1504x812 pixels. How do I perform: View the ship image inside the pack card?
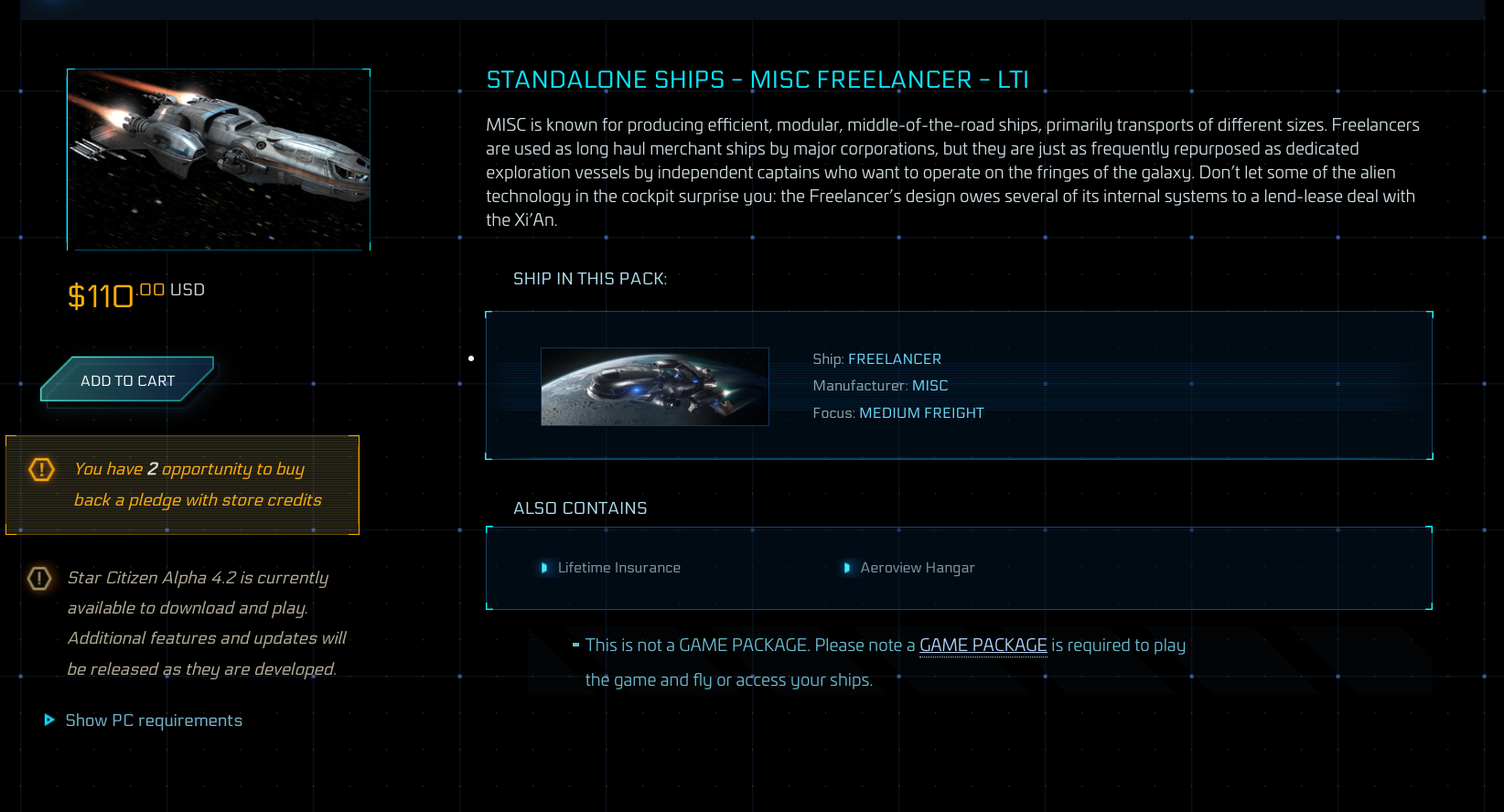point(655,386)
